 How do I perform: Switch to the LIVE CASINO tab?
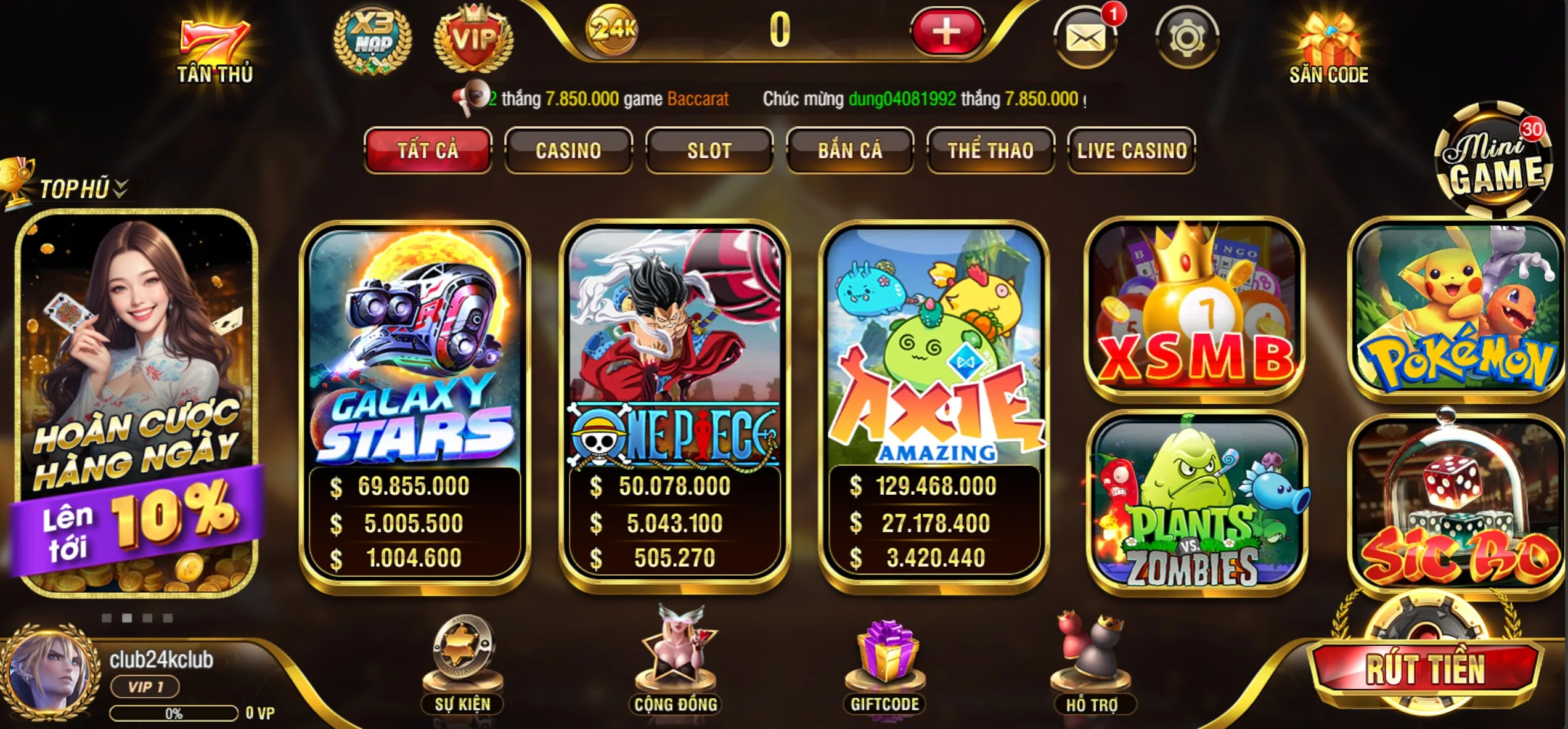tap(1130, 150)
